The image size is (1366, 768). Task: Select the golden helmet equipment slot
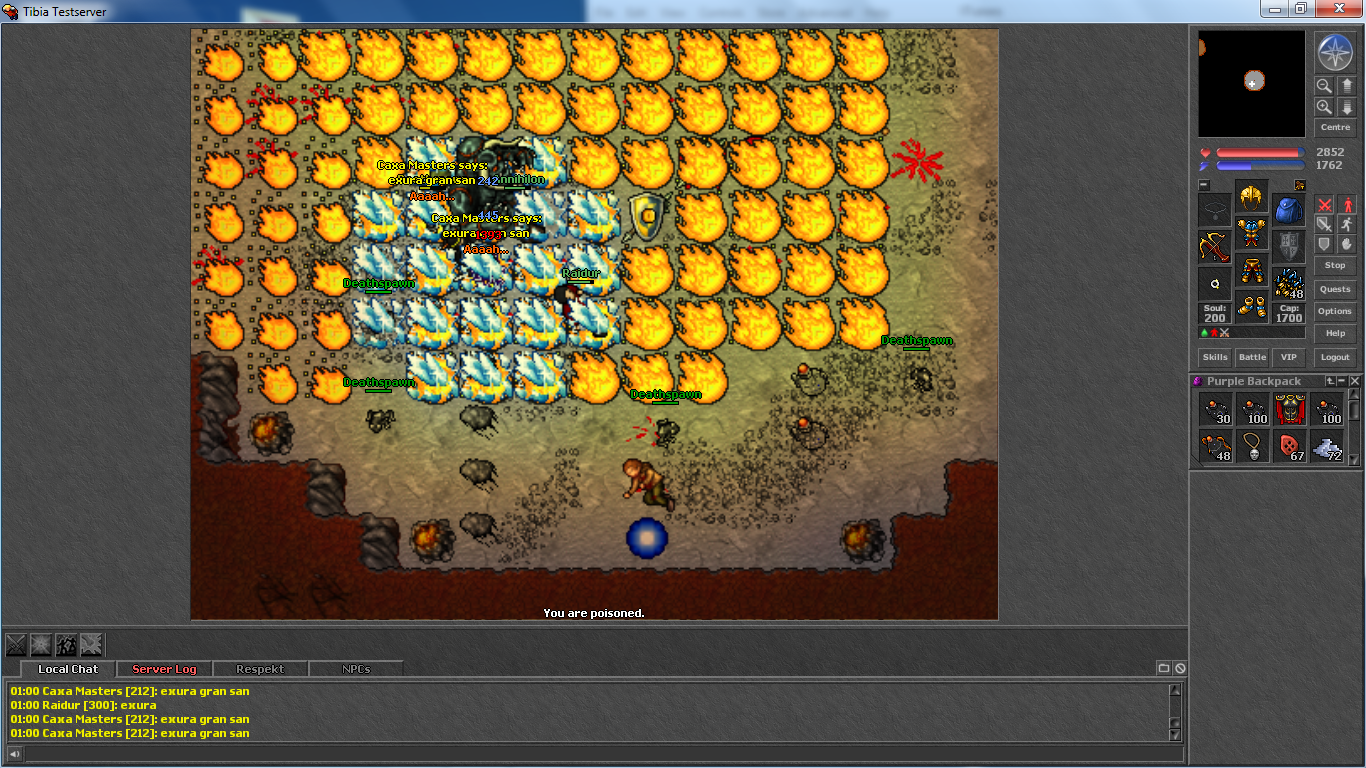point(1251,196)
